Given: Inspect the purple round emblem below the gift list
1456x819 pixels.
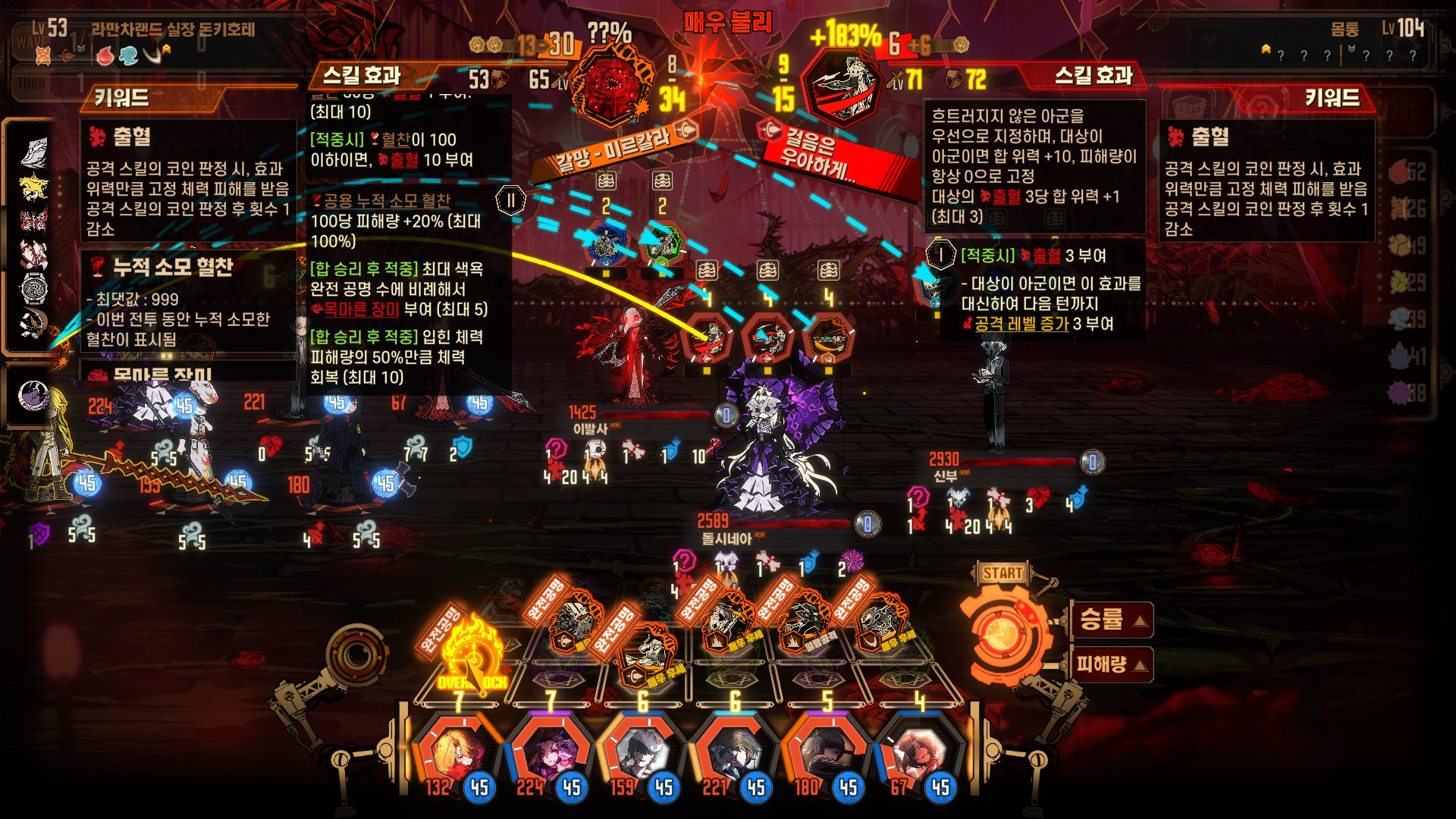Looking at the screenshot, I should coord(33,396).
